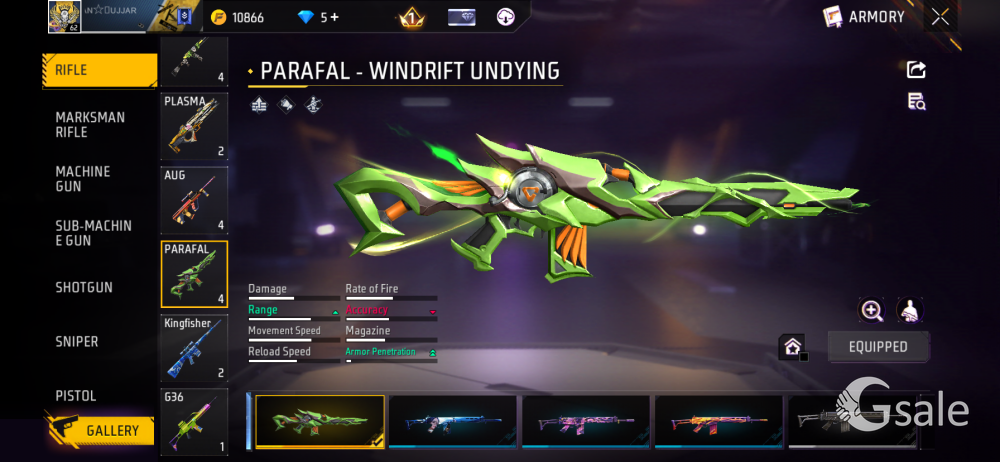Select the Machine Gun category
This screenshot has width=1000, height=462.
click(x=84, y=179)
